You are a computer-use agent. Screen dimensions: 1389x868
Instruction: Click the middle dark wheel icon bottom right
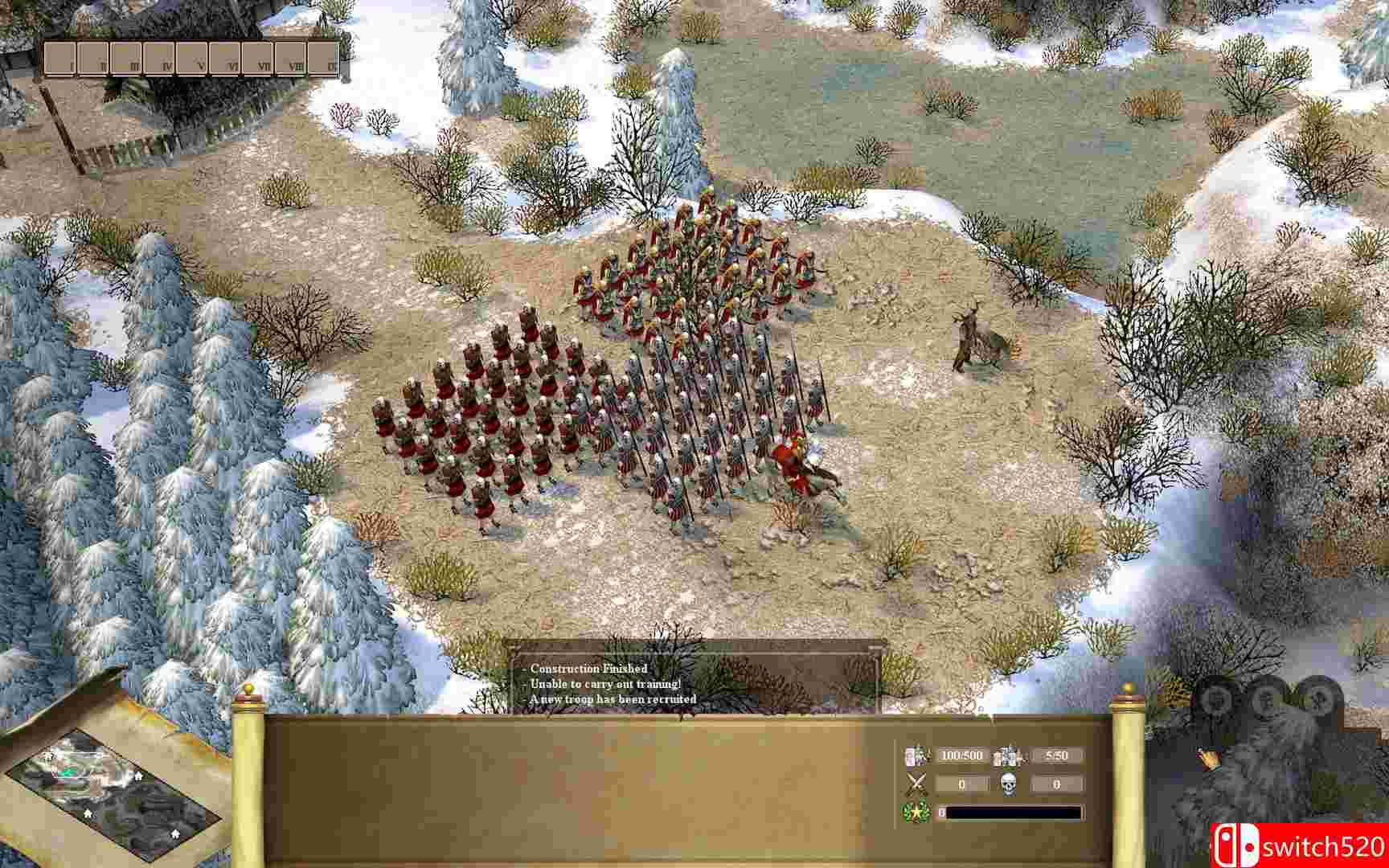[x=1267, y=698]
